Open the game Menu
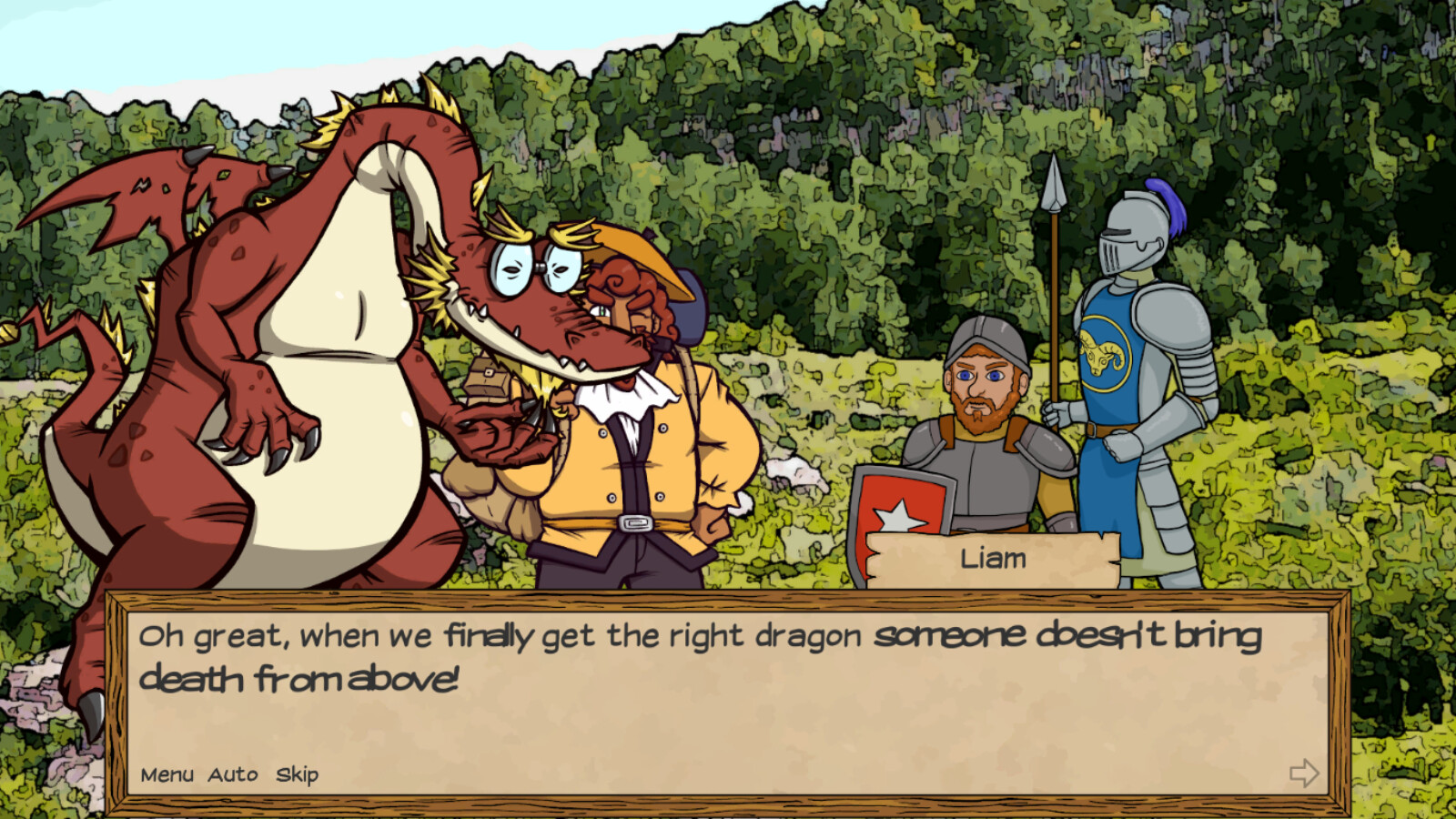Screen dimensions: 1456x819 click(x=167, y=776)
